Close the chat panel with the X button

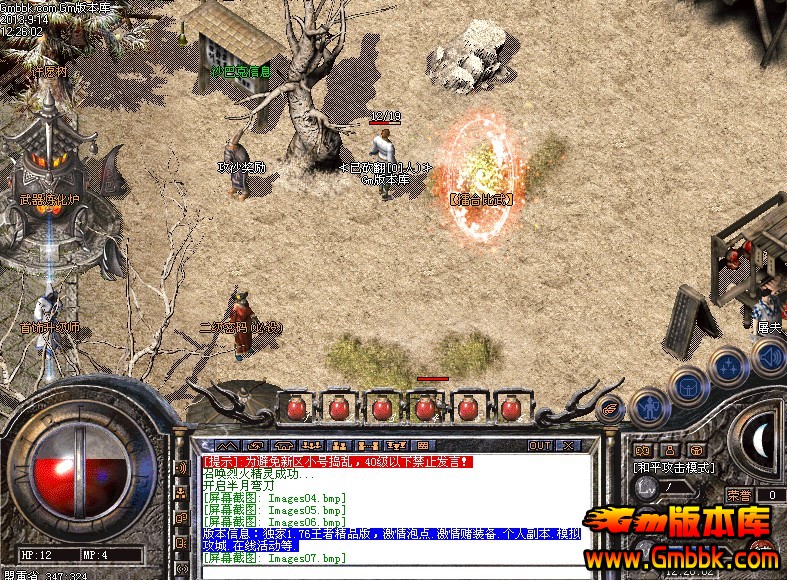point(568,445)
